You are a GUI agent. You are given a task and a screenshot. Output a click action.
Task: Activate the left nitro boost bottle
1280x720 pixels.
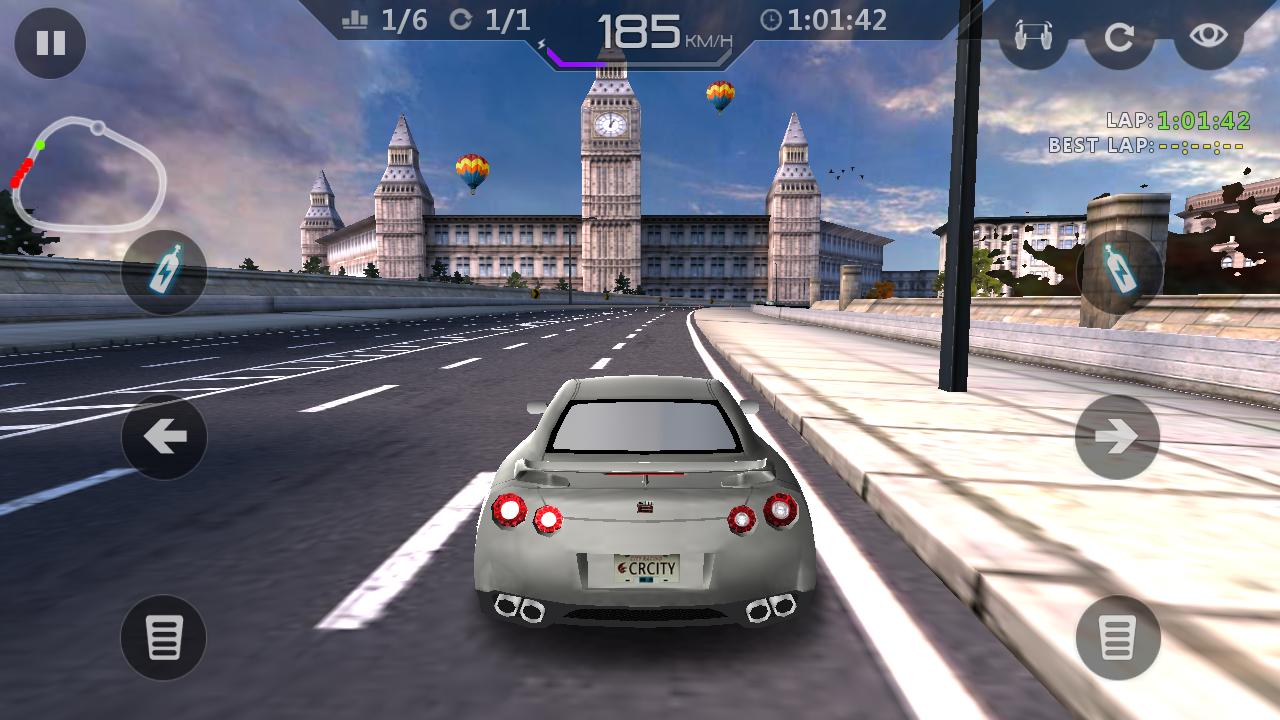pos(165,270)
